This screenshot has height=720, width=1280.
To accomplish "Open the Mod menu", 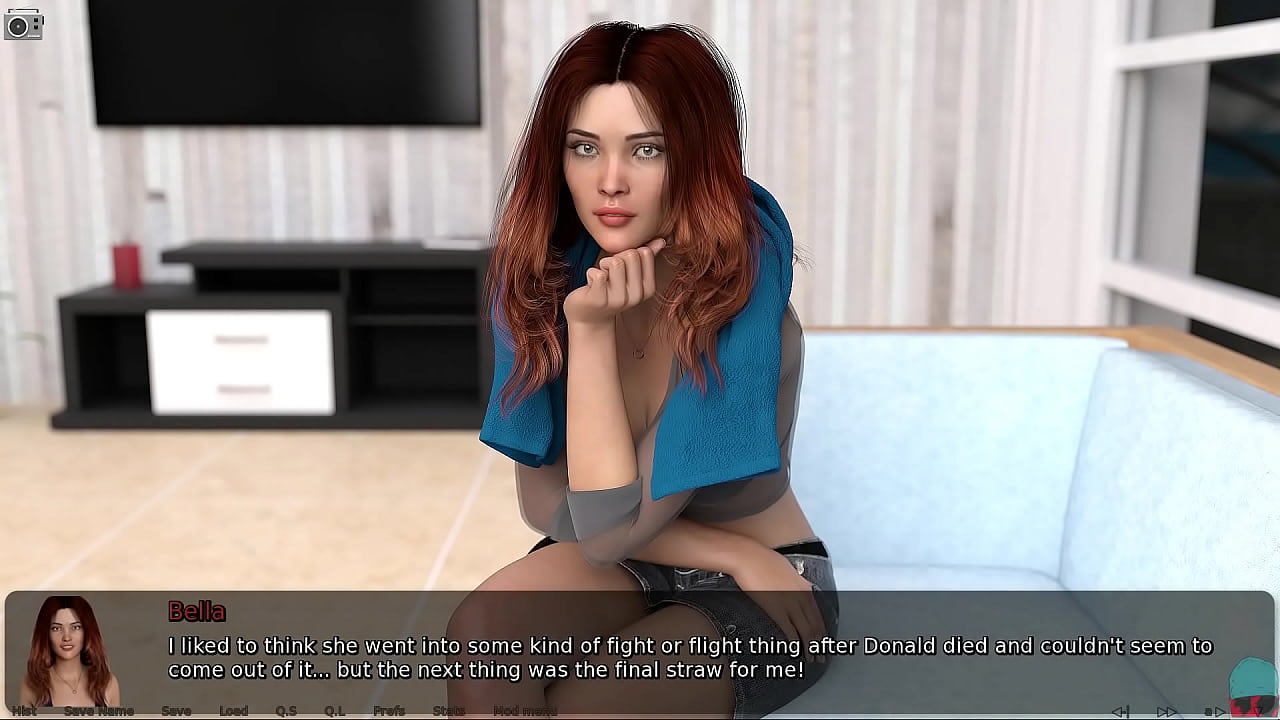I will [x=525, y=711].
